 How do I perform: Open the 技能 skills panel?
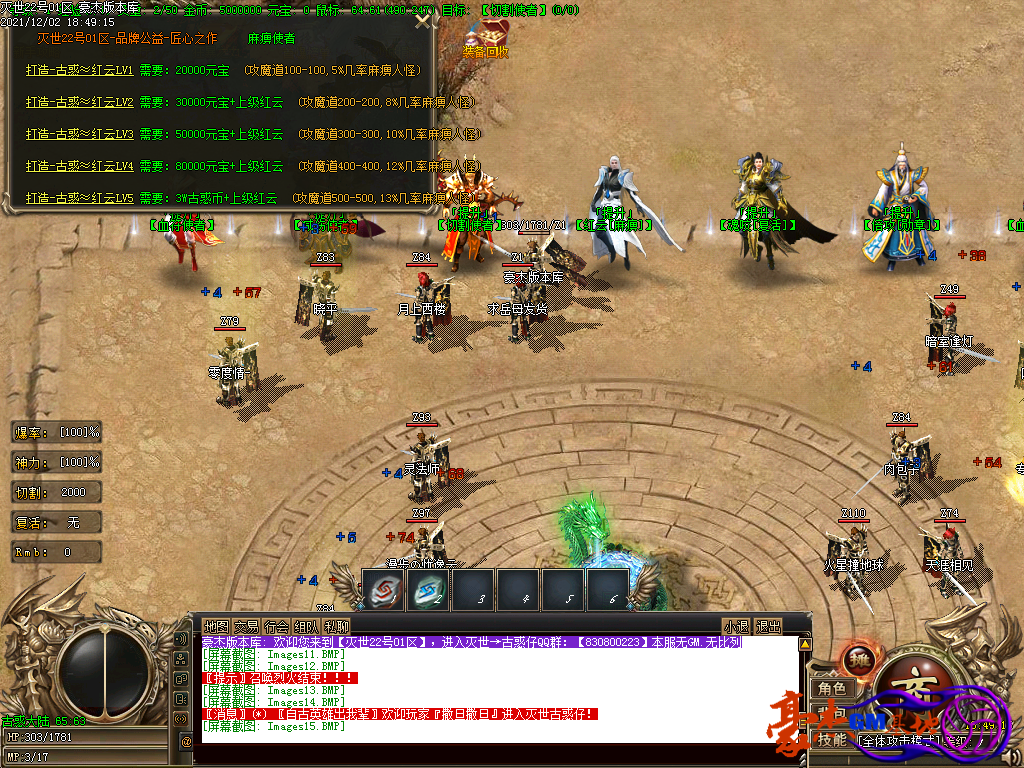coord(832,740)
